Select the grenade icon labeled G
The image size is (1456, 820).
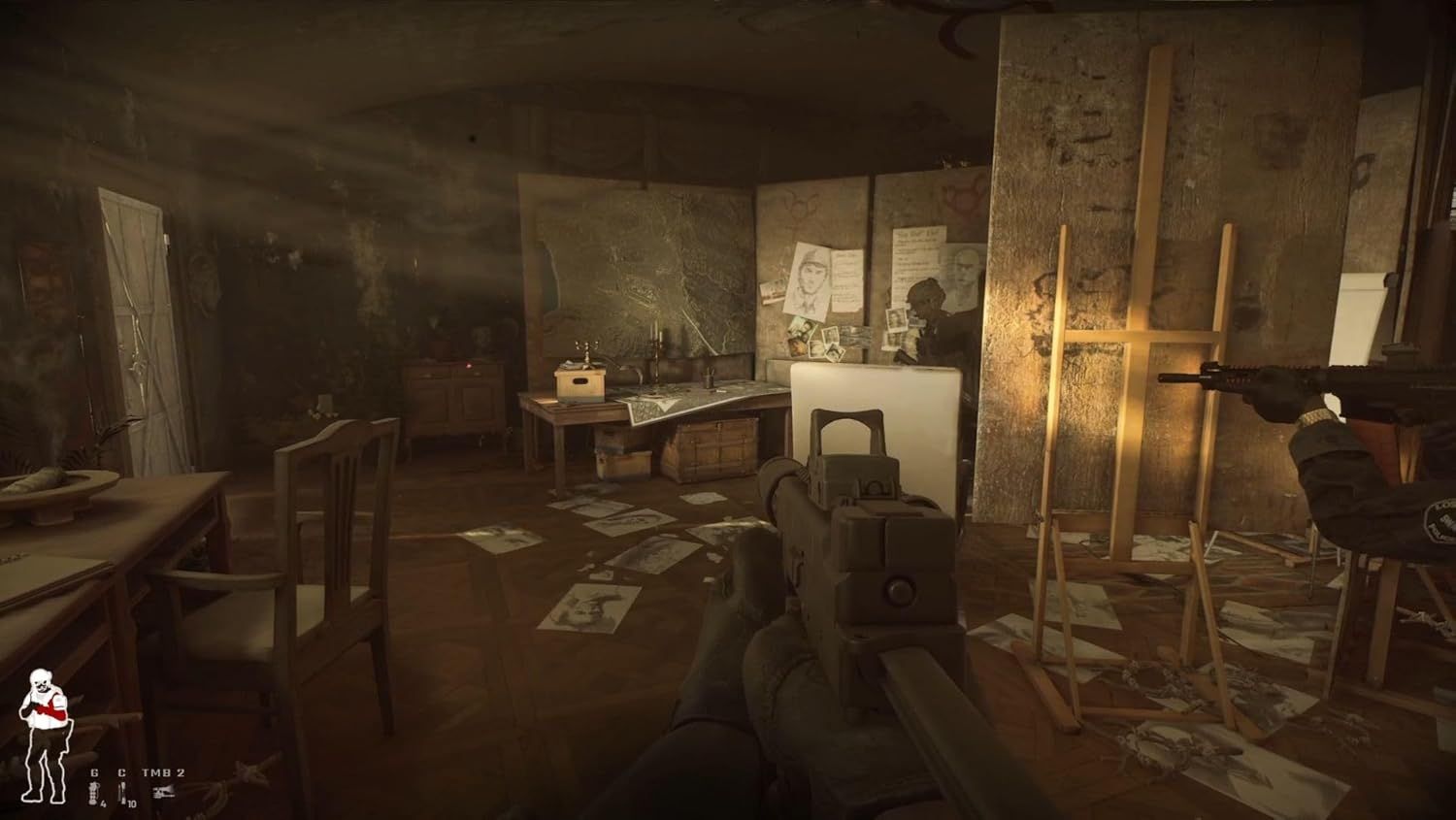click(x=94, y=771)
